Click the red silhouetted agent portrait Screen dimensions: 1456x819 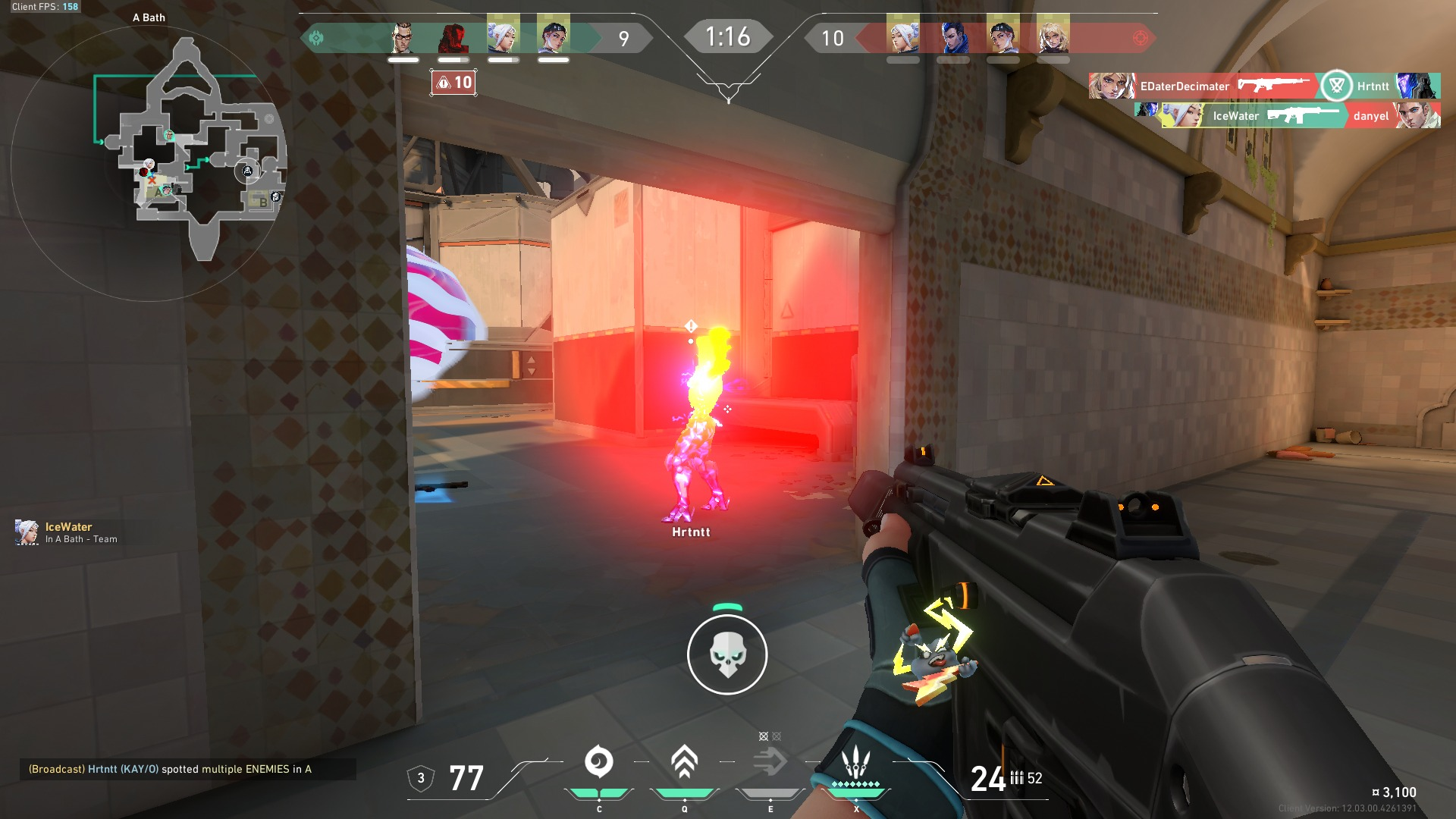(453, 36)
